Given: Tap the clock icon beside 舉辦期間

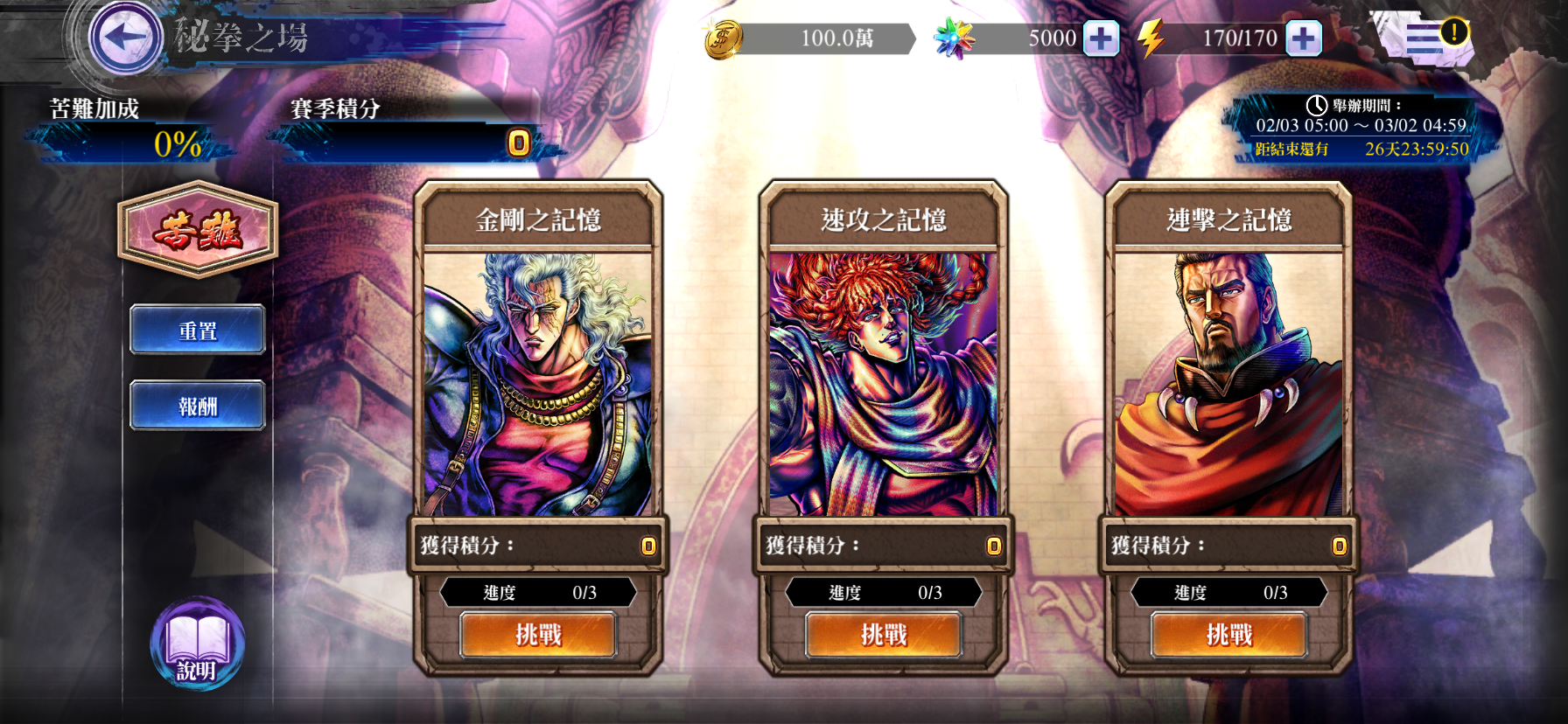Looking at the screenshot, I should coord(1318,105).
